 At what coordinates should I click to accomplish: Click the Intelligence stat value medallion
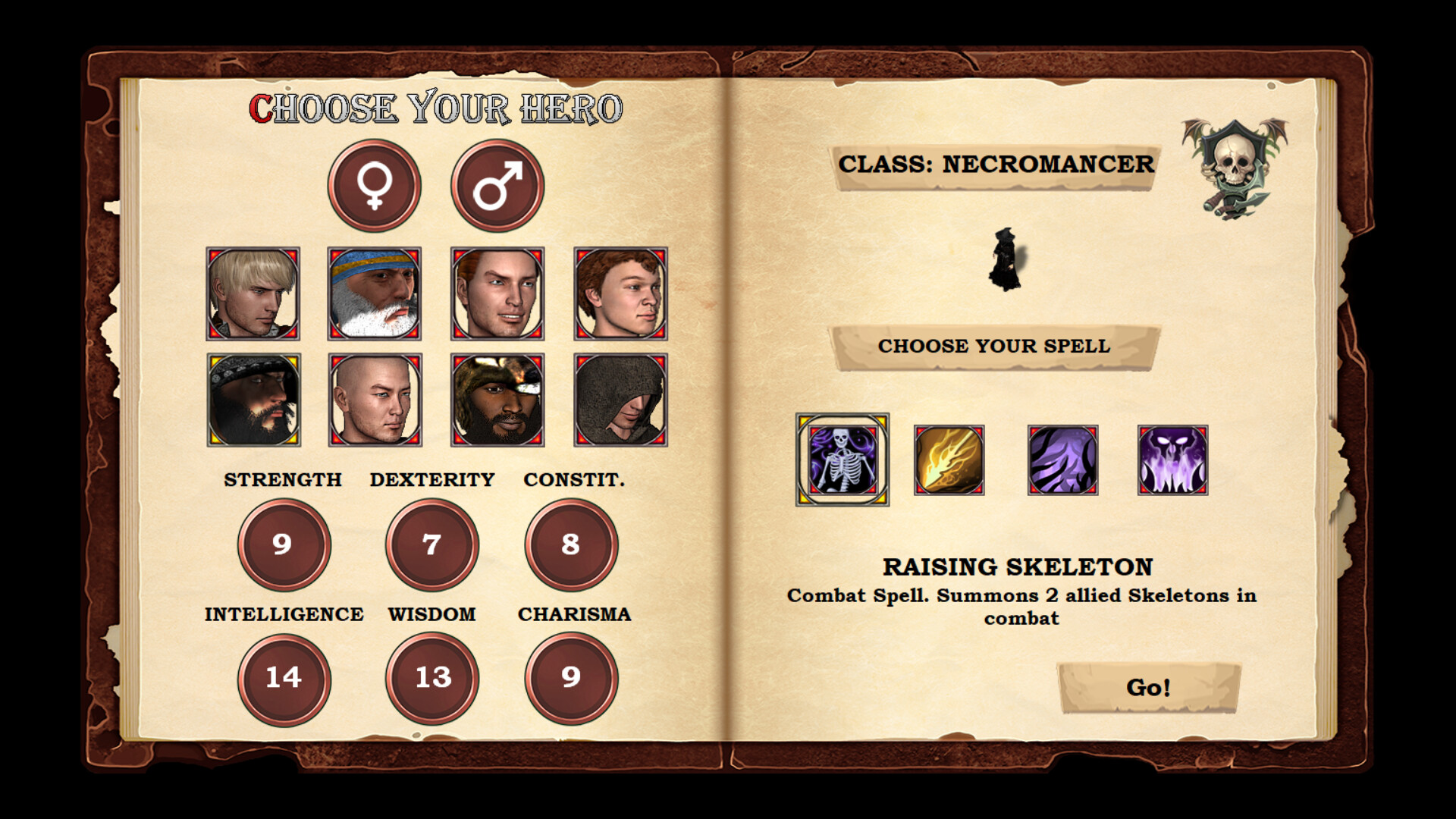click(x=283, y=680)
